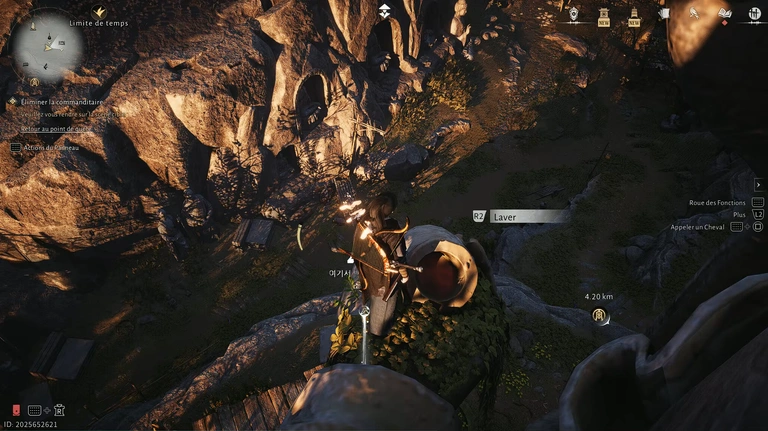Open the shield emblem icon in top bar
The width and height of the screenshot is (768, 431).
click(573, 14)
